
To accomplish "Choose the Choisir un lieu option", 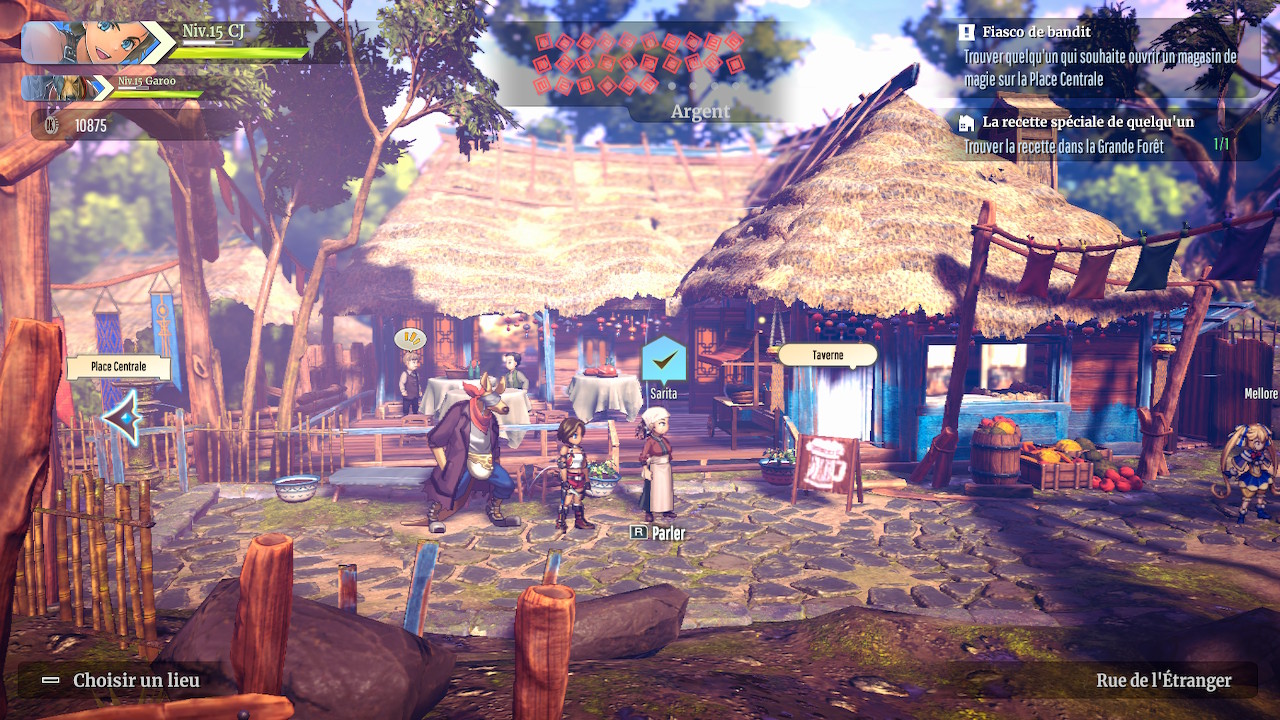I will coord(122,681).
